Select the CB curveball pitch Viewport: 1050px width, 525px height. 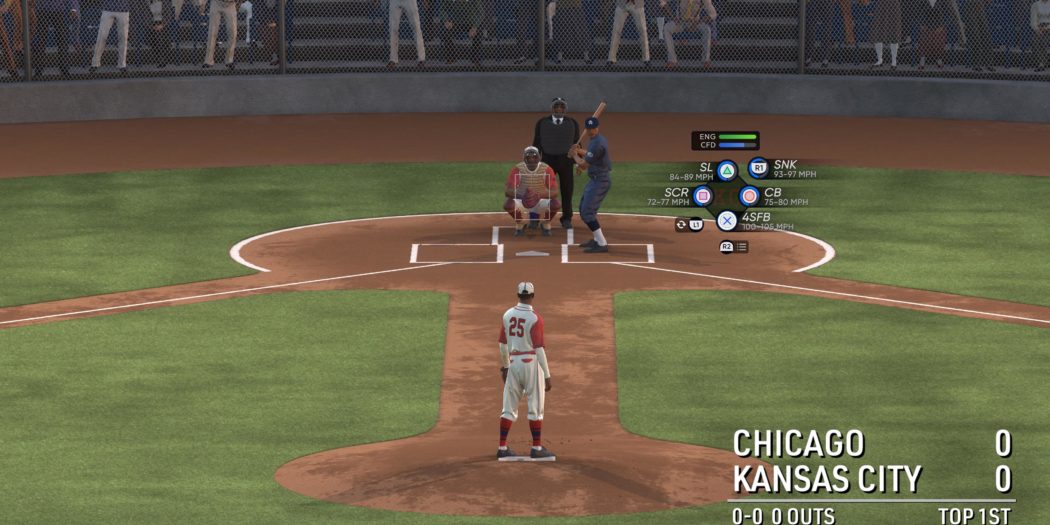point(749,196)
